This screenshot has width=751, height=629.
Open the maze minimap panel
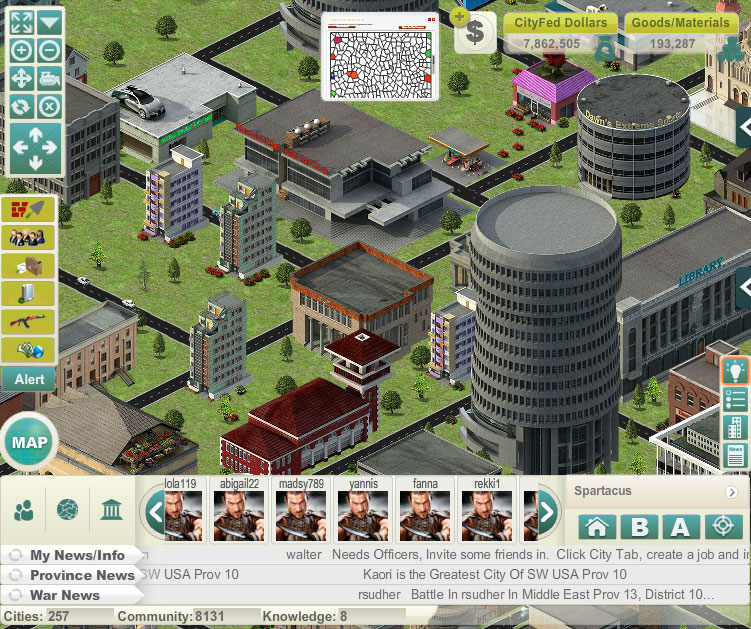click(380, 57)
